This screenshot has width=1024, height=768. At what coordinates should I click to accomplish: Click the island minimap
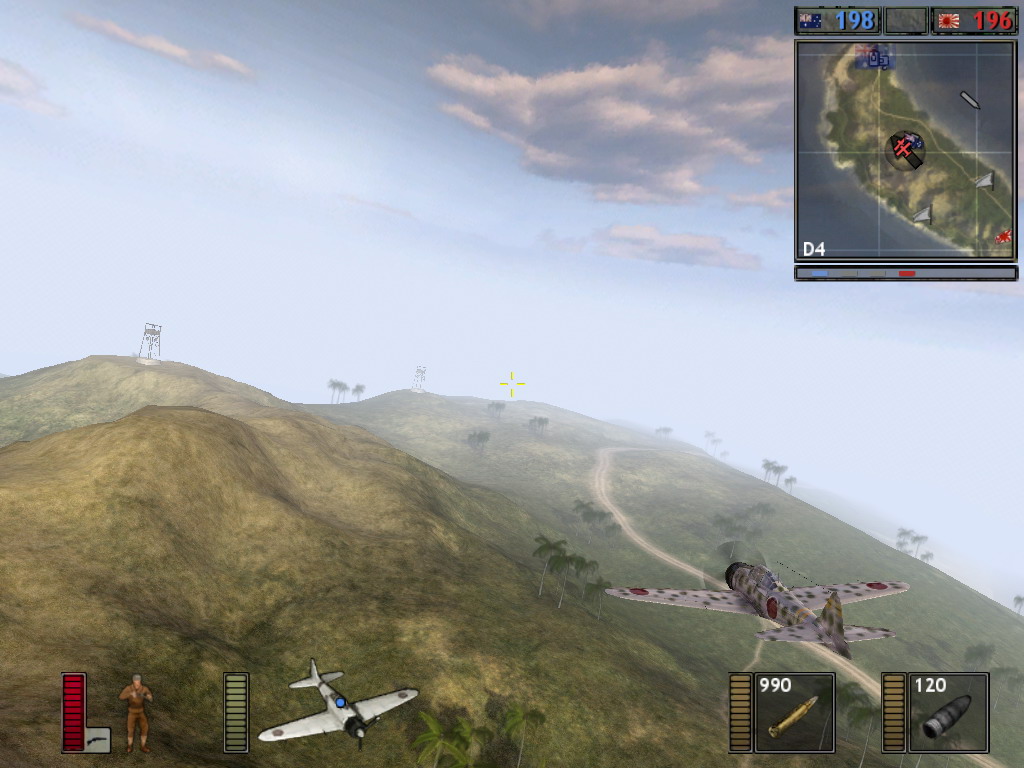906,150
